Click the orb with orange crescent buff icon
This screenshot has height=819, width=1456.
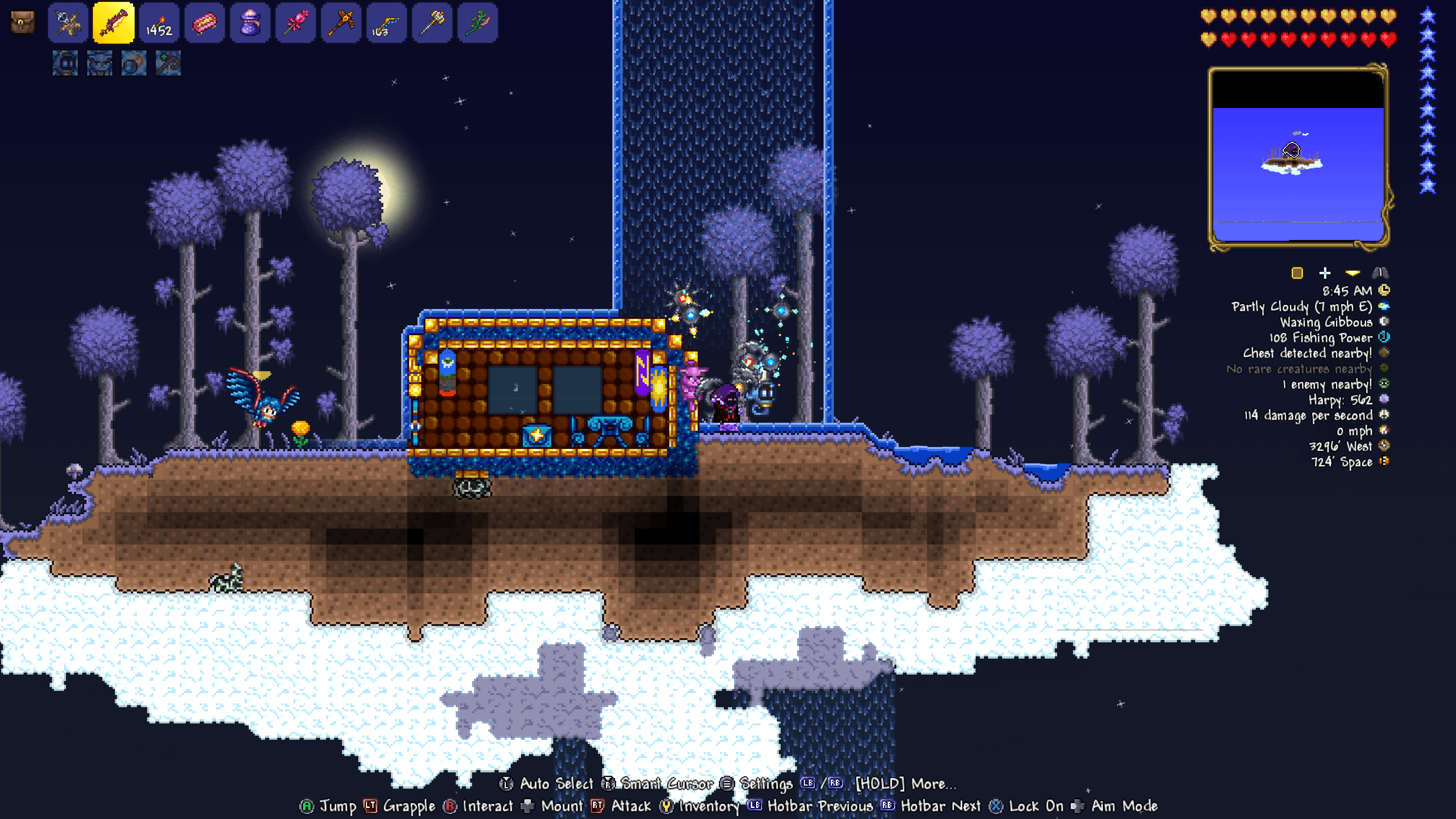tap(134, 63)
